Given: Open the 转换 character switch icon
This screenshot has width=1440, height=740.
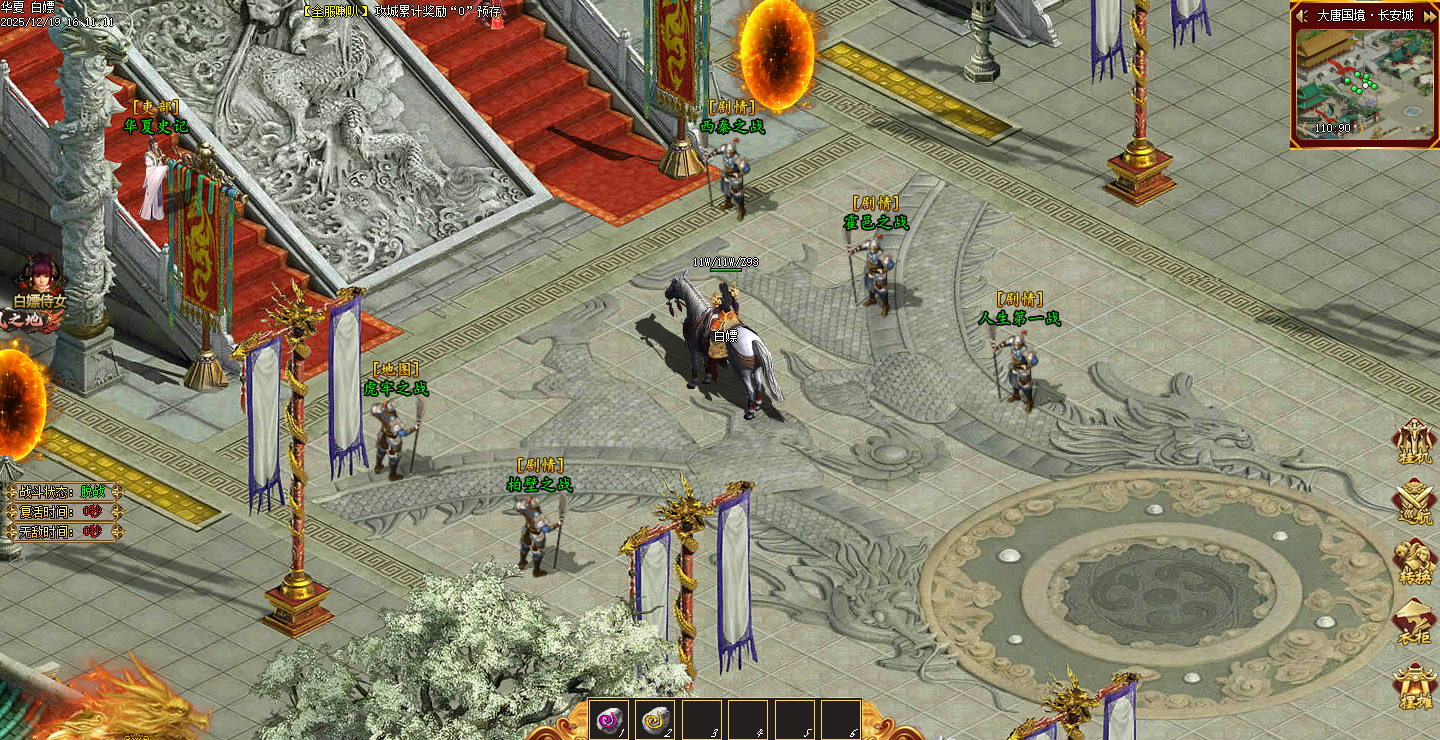Looking at the screenshot, I should point(1415,560).
